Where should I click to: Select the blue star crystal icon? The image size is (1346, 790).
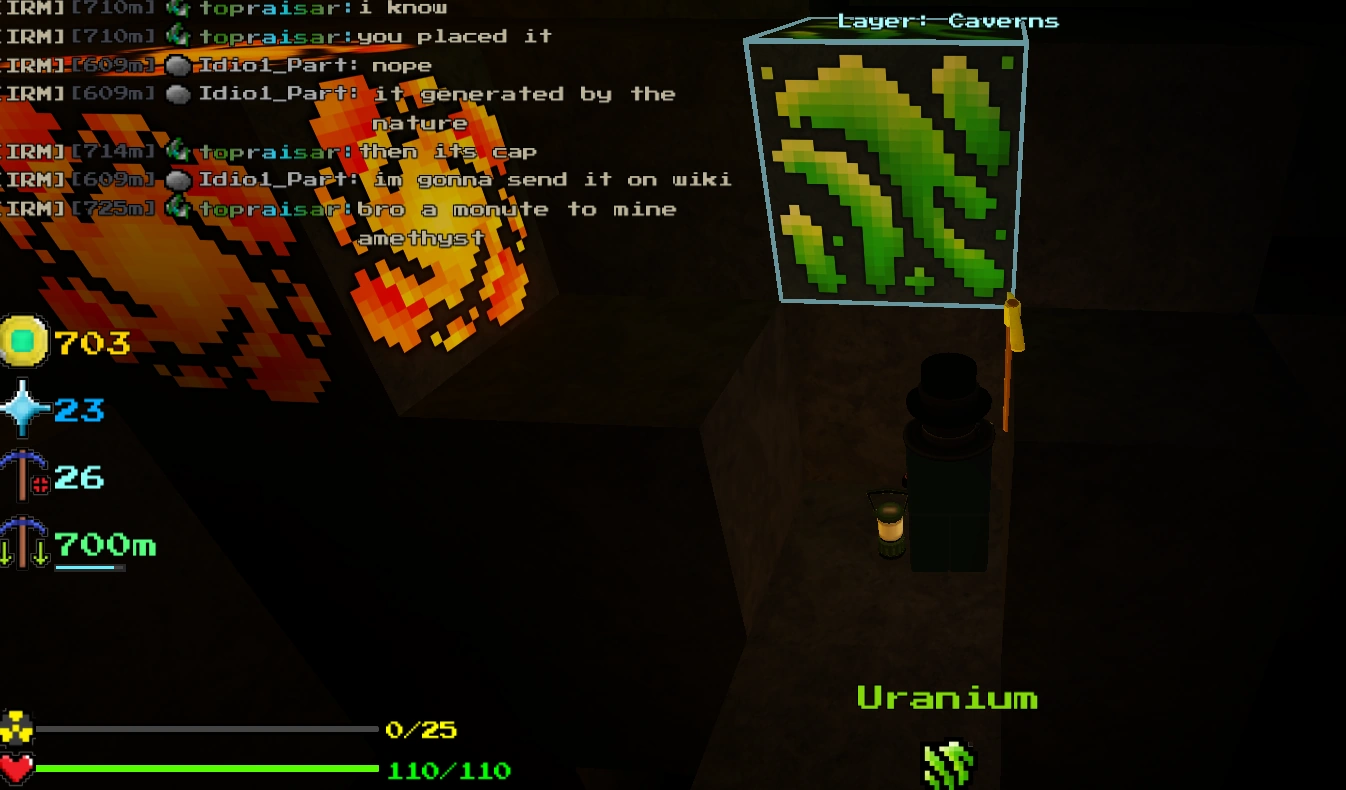(x=25, y=410)
